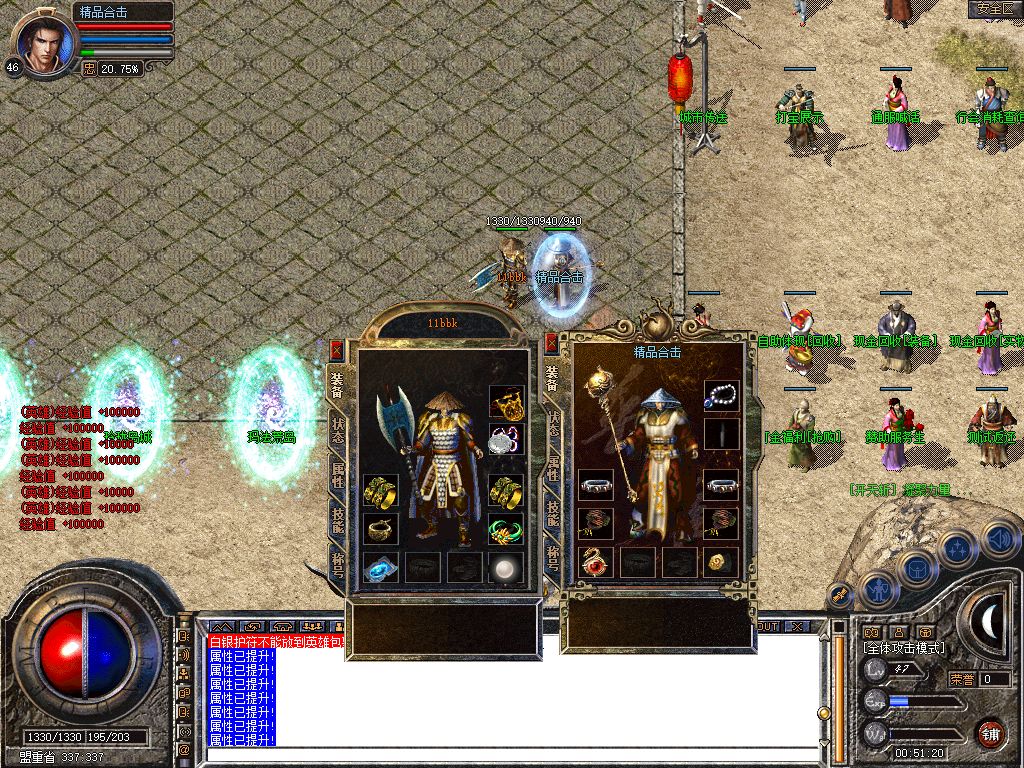The width and height of the screenshot is (1024, 768).
Task: Toggle the sound speaker button
Action: [x=998, y=539]
